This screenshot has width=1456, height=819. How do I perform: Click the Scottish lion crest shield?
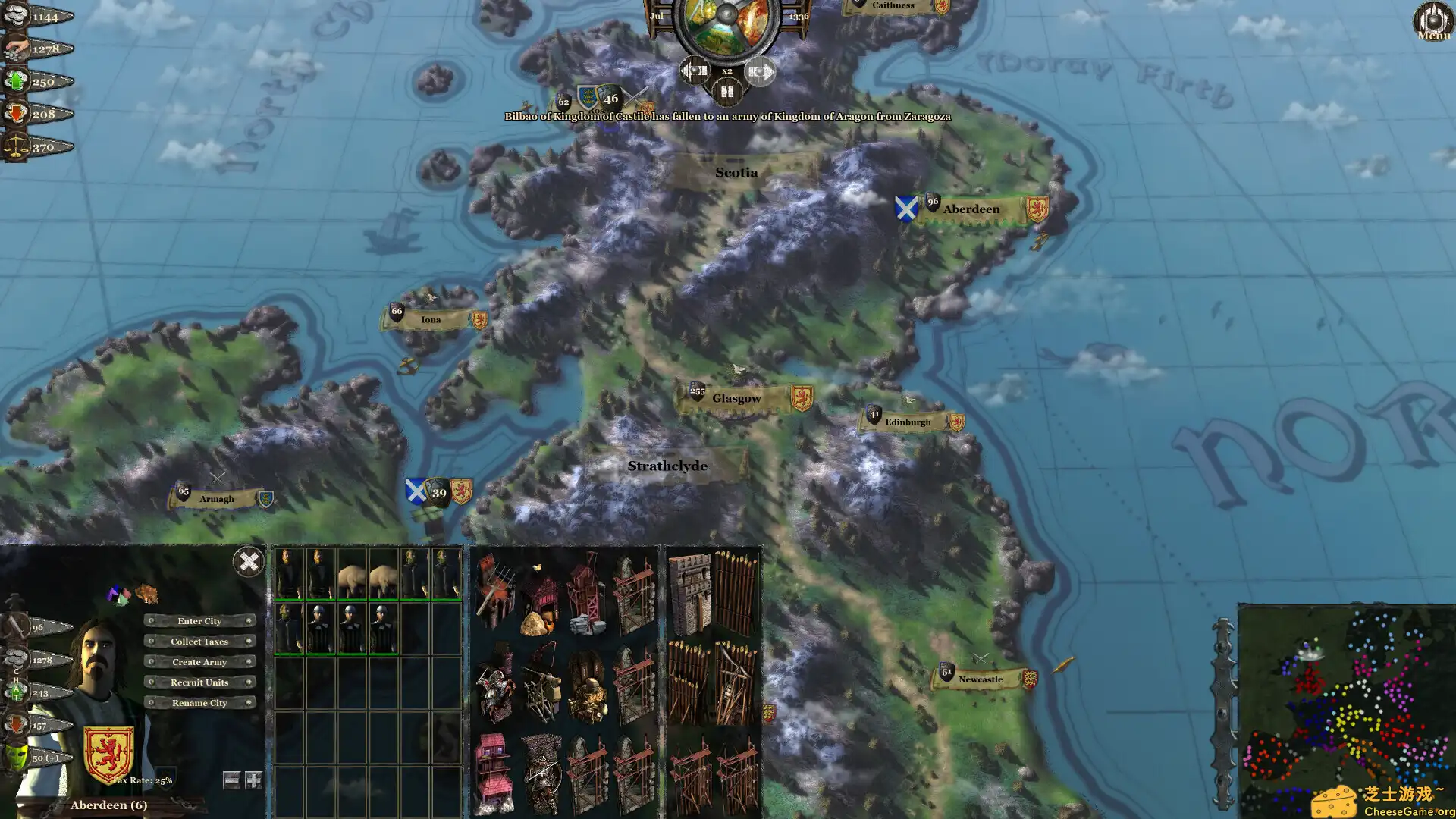[x=108, y=752]
